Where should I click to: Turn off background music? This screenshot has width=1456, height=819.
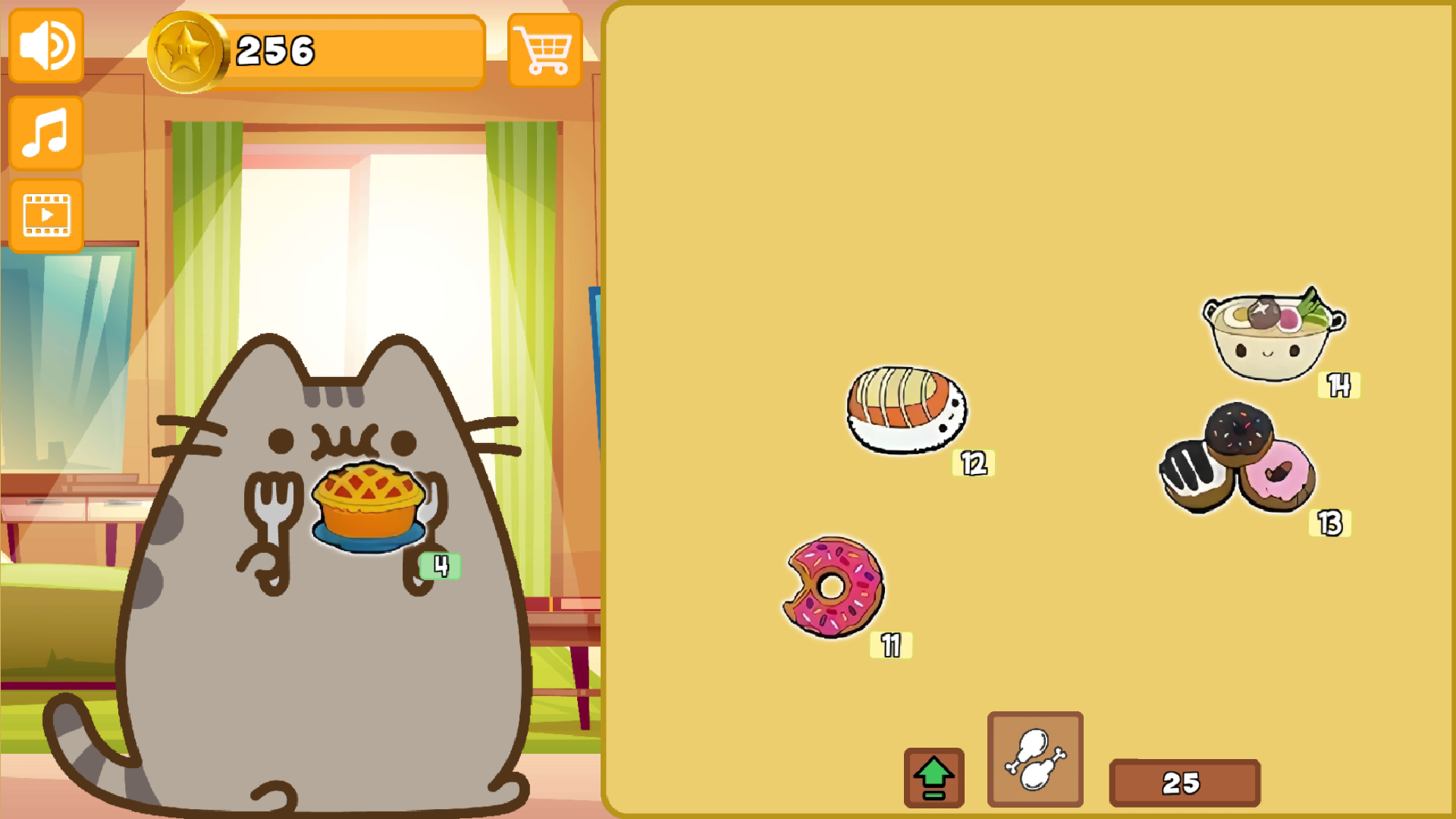(x=45, y=130)
